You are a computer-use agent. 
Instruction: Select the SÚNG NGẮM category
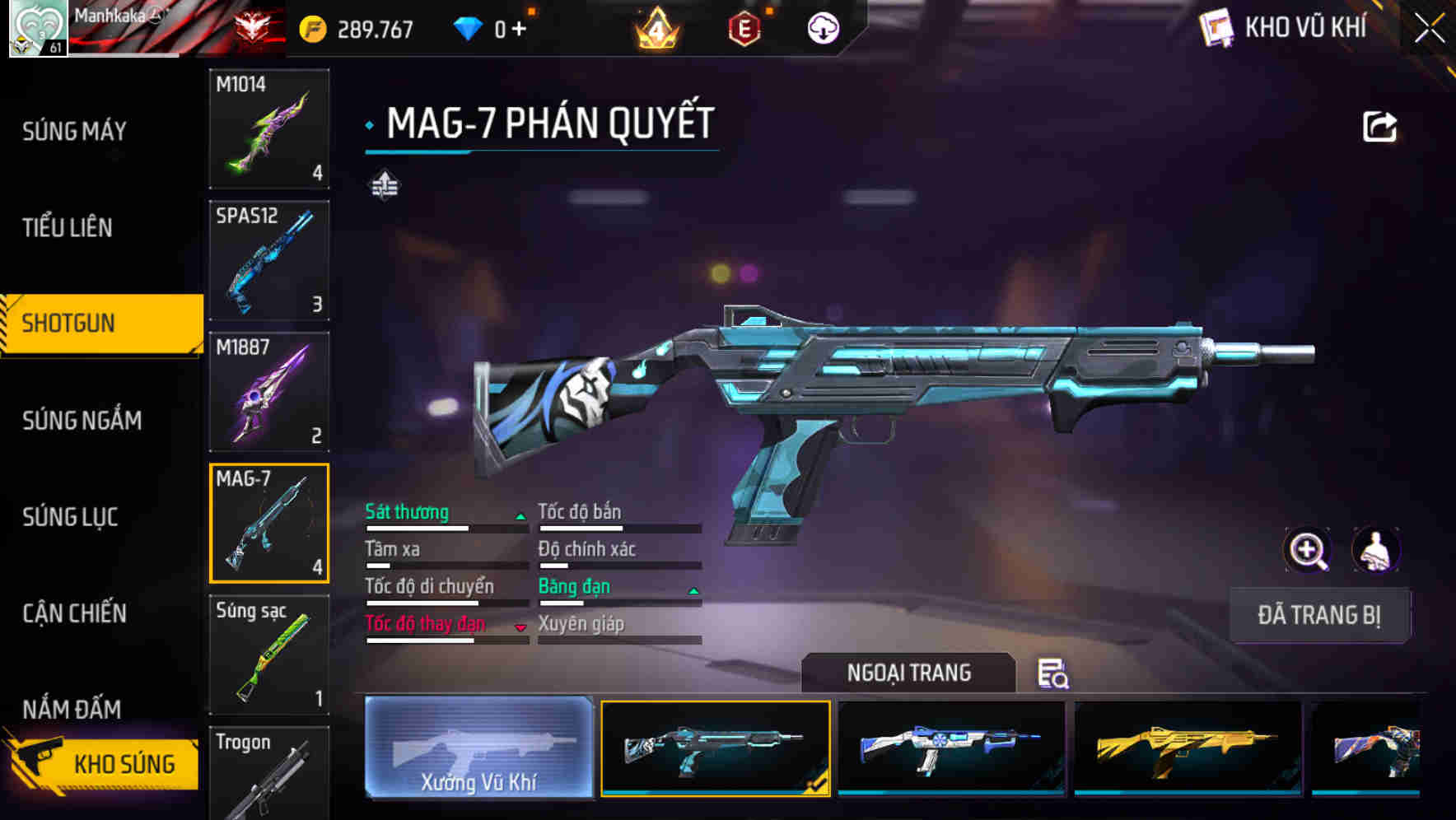click(82, 421)
